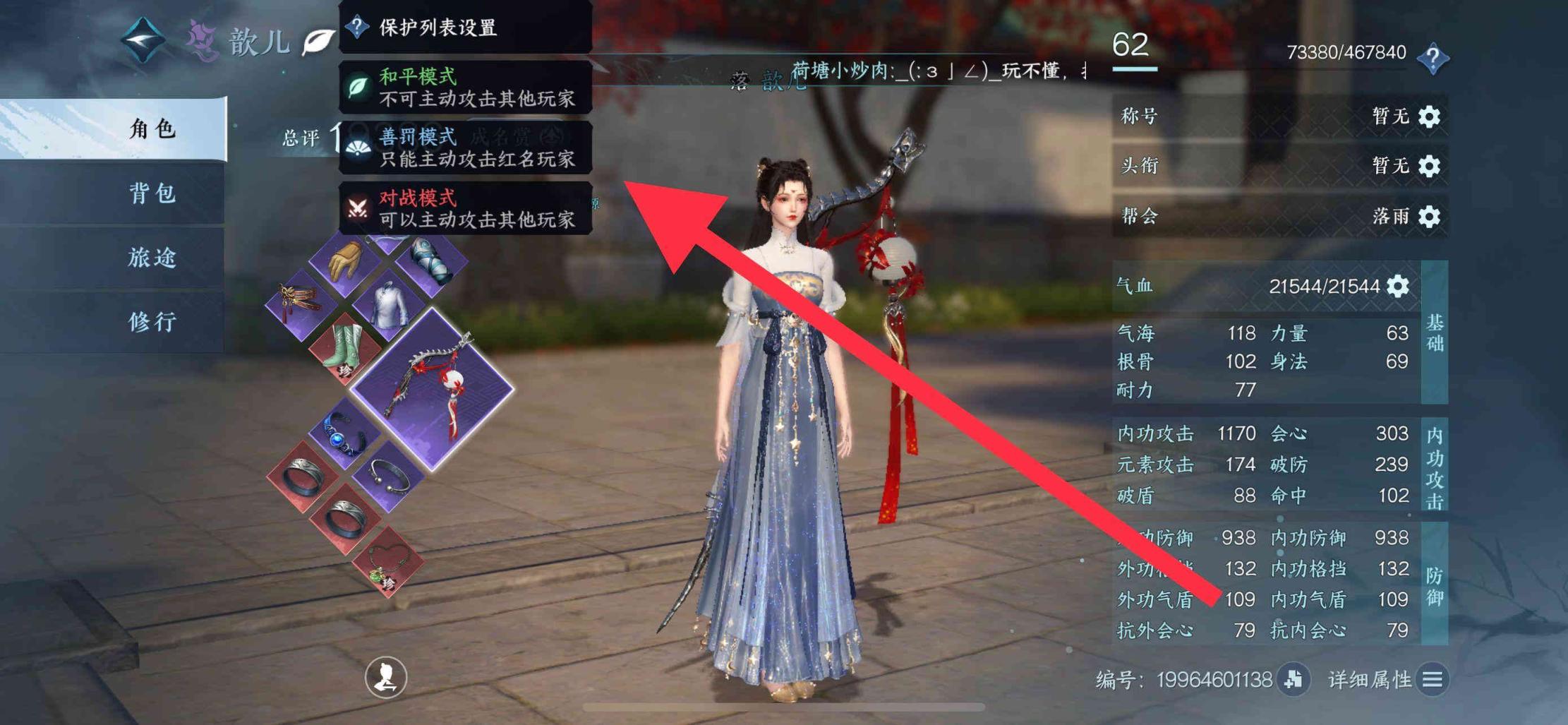Viewport: 1568px width, 725px height.
Task: Go to the 修行 cultivation tab
Action: click(152, 322)
